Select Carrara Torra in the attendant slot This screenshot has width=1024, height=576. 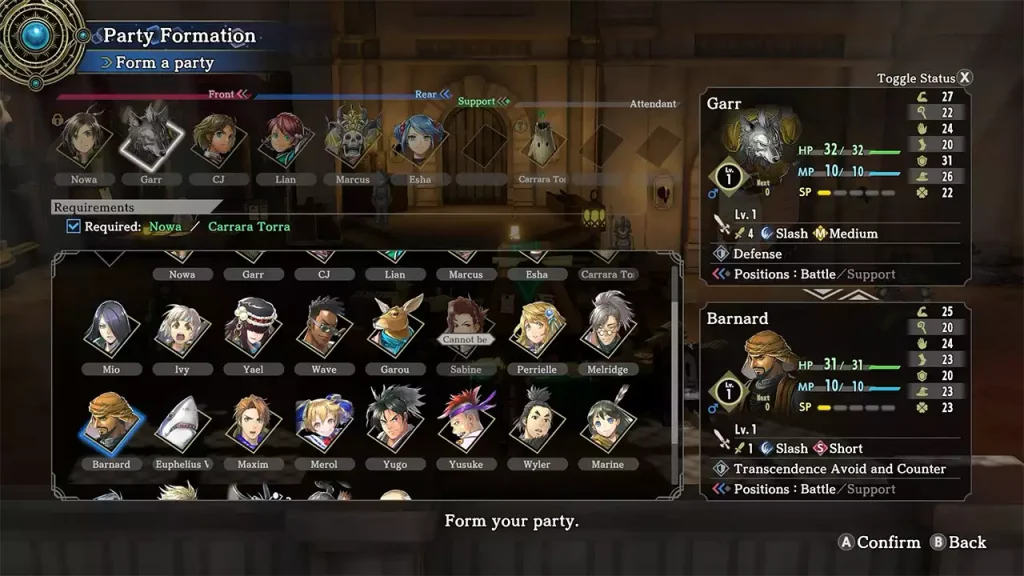click(542, 145)
